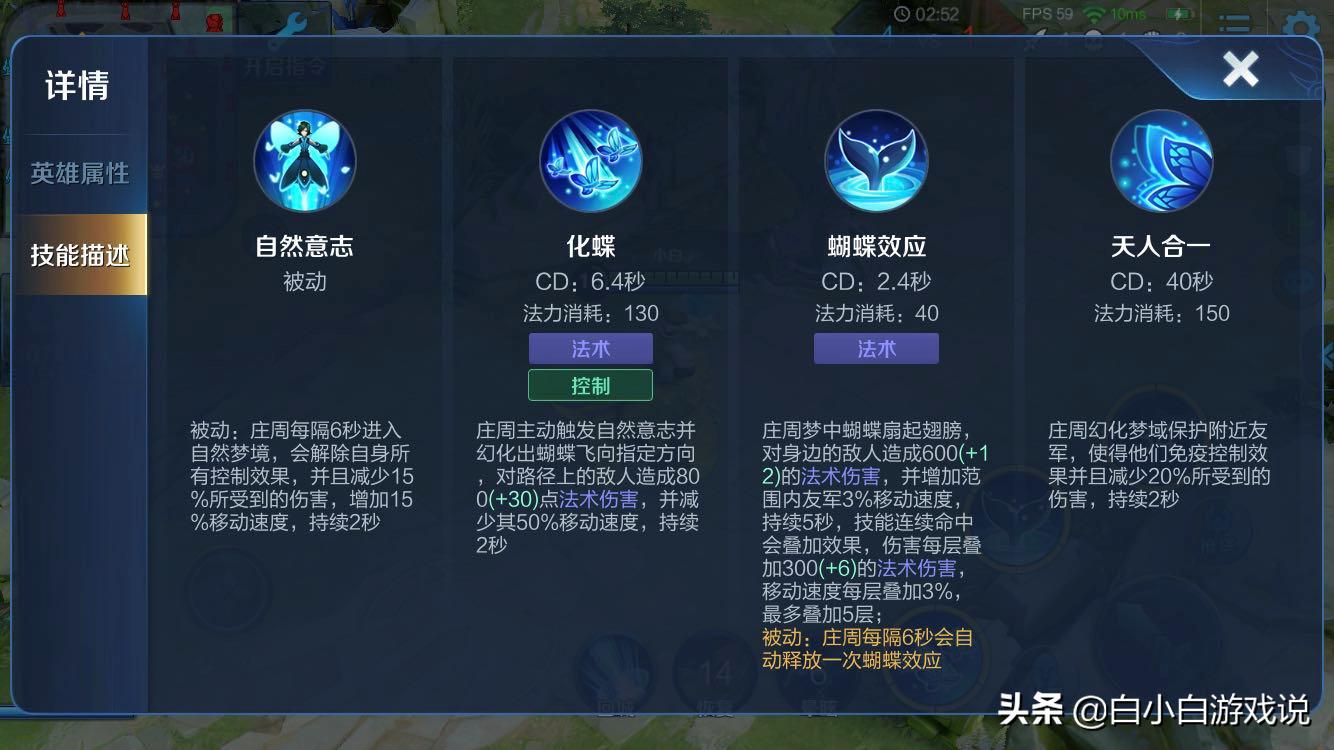Image resolution: width=1334 pixels, height=750 pixels.
Task: Switch to the 技能描述 tab
Action: (x=80, y=253)
